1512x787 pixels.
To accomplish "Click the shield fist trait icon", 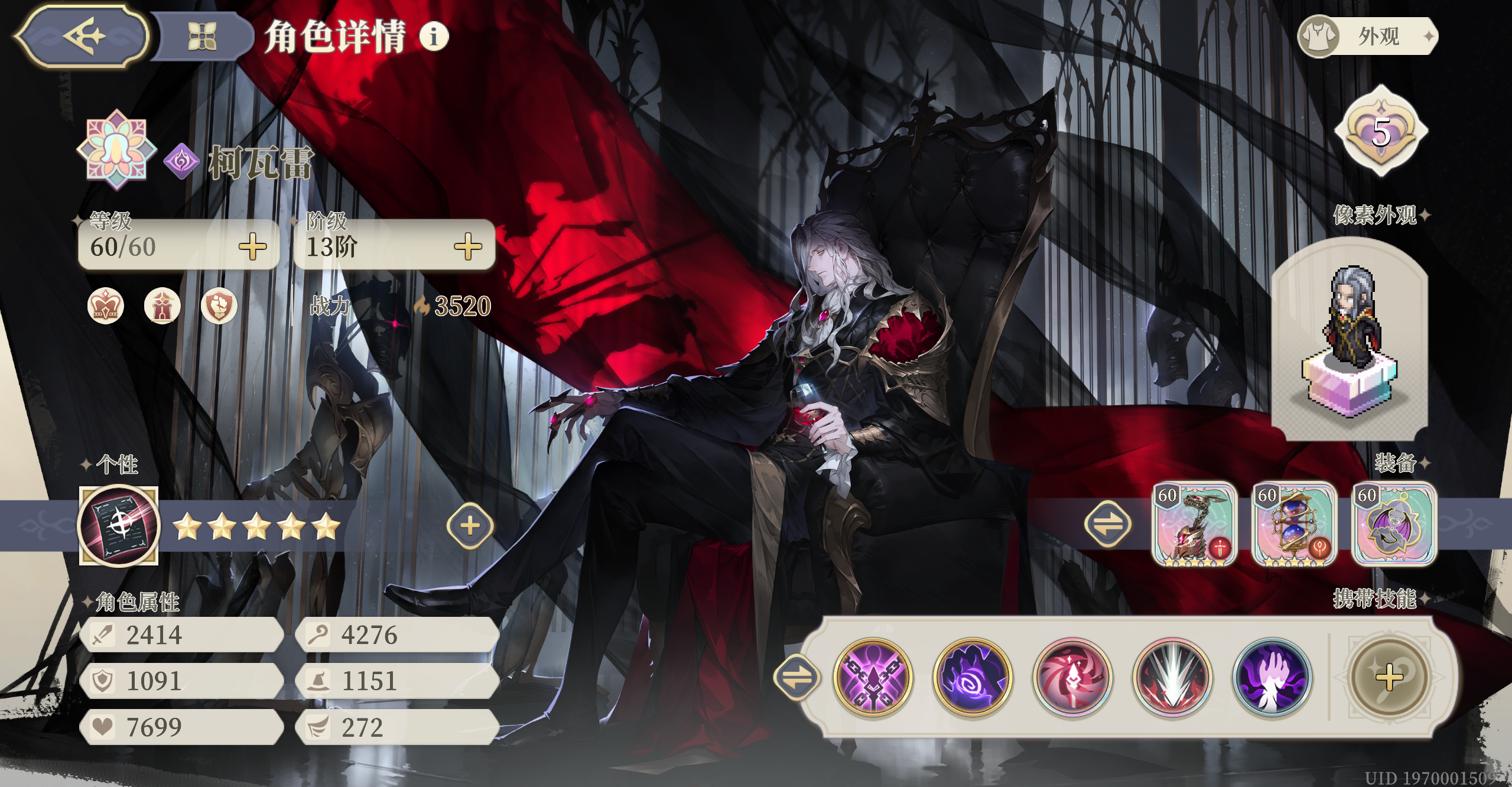I will [219, 306].
